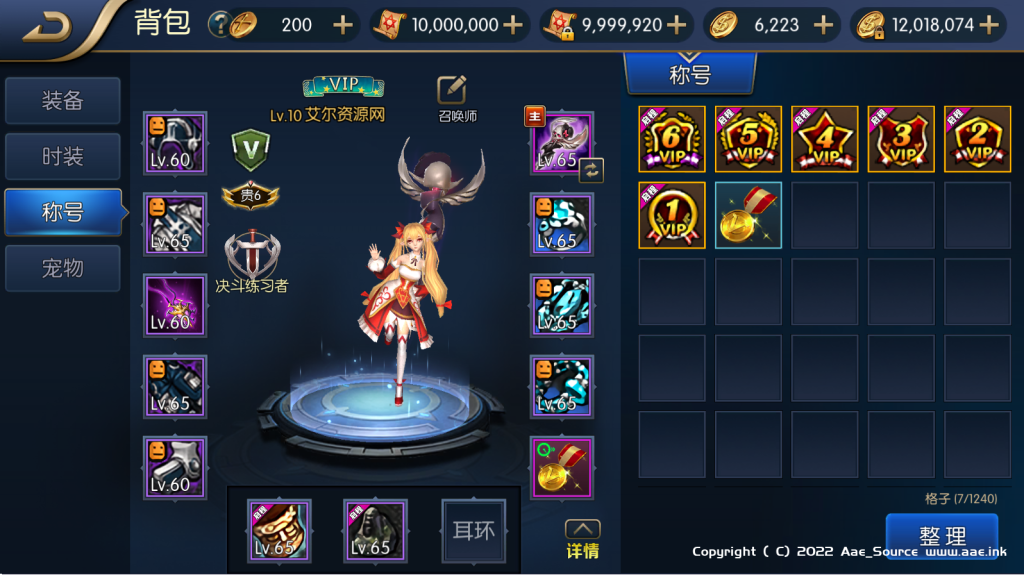The height and width of the screenshot is (575, 1024).
Task: Choose the VIP 5 title badge
Action: point(748,139)
